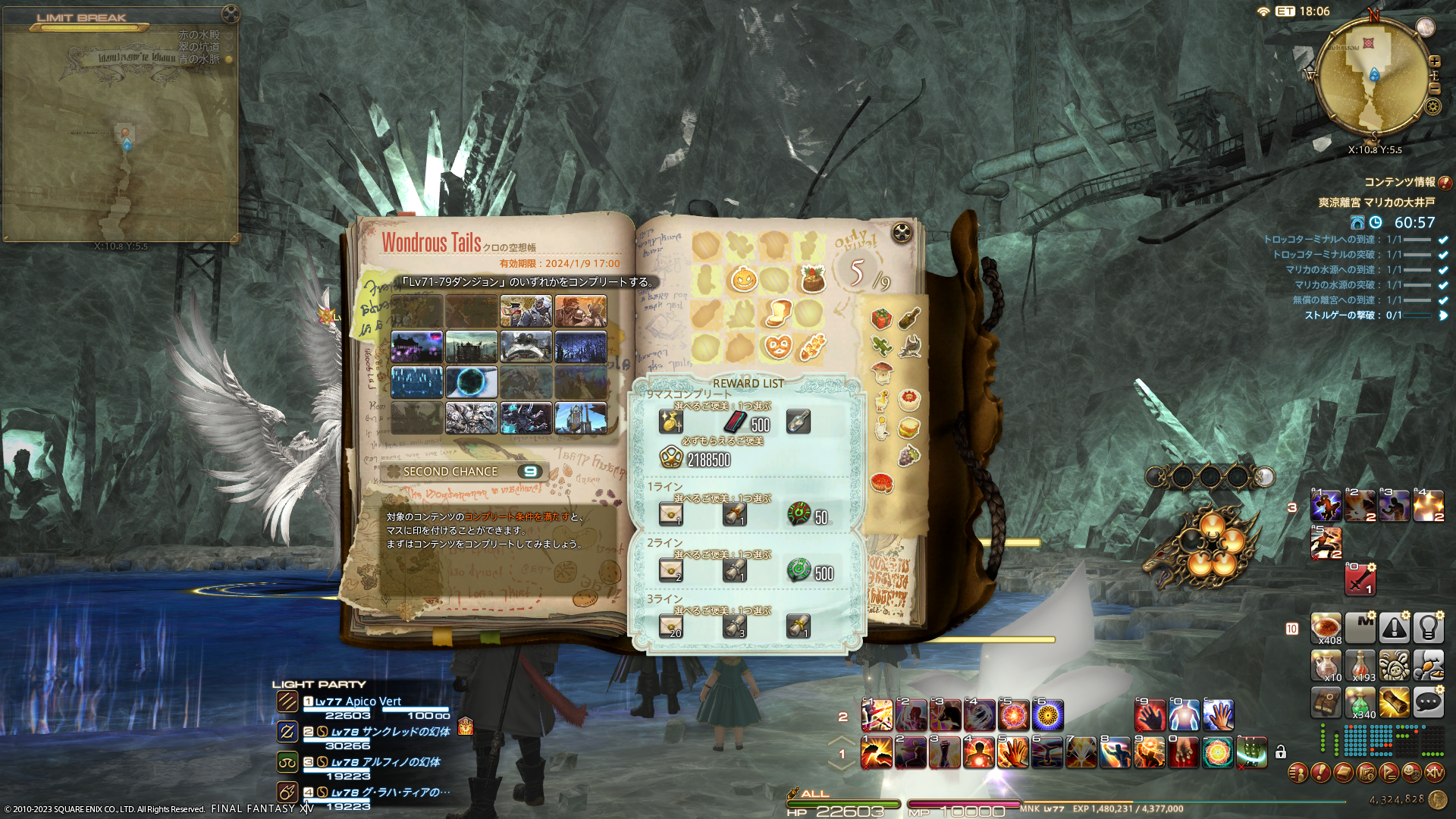1456x819 pixels.
Task: Select the glass bottle reward for nine squares
Action: point(798,422)
